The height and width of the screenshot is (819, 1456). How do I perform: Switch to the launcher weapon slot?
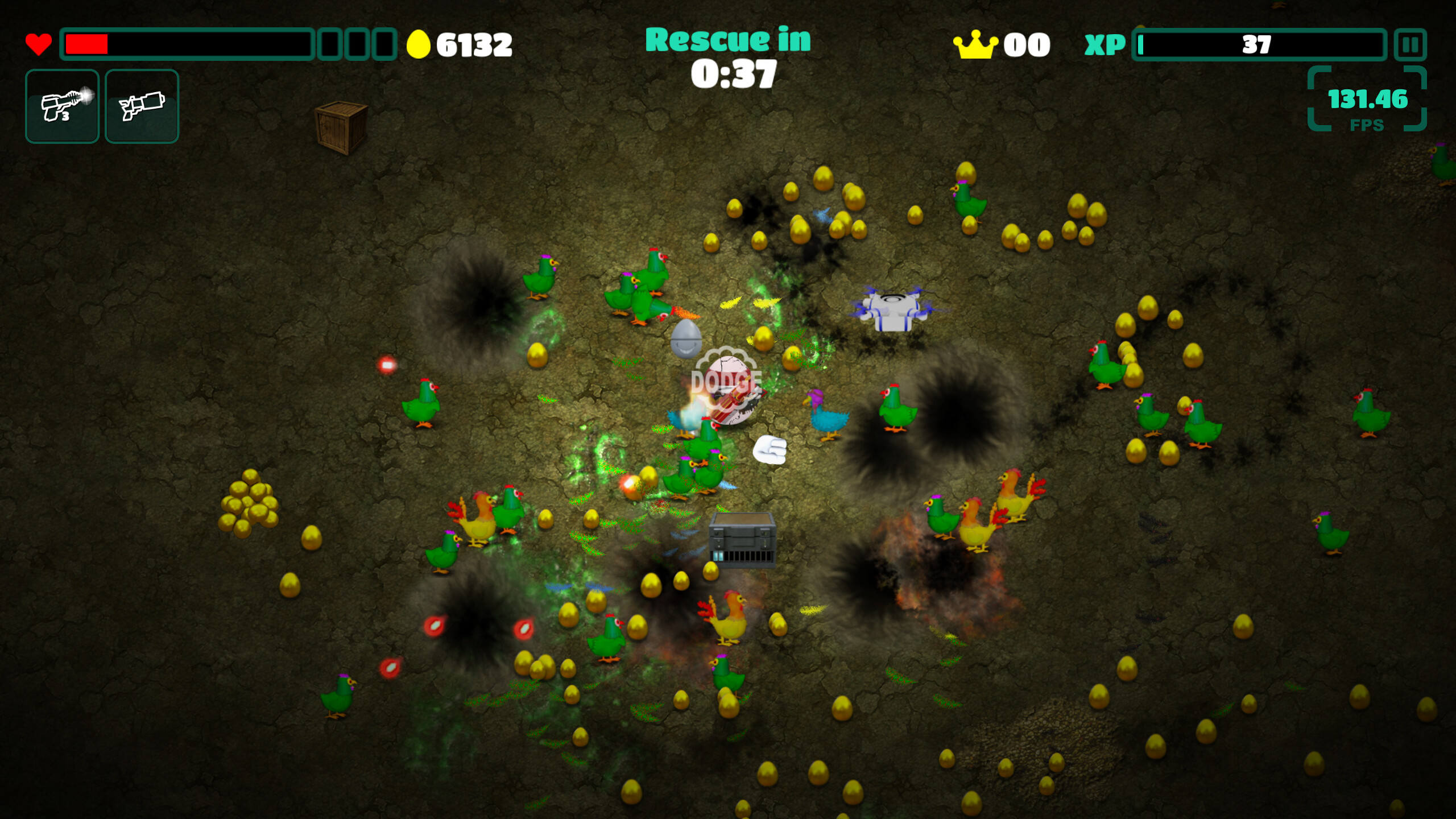pyautogui.click(x=142, y=106)
